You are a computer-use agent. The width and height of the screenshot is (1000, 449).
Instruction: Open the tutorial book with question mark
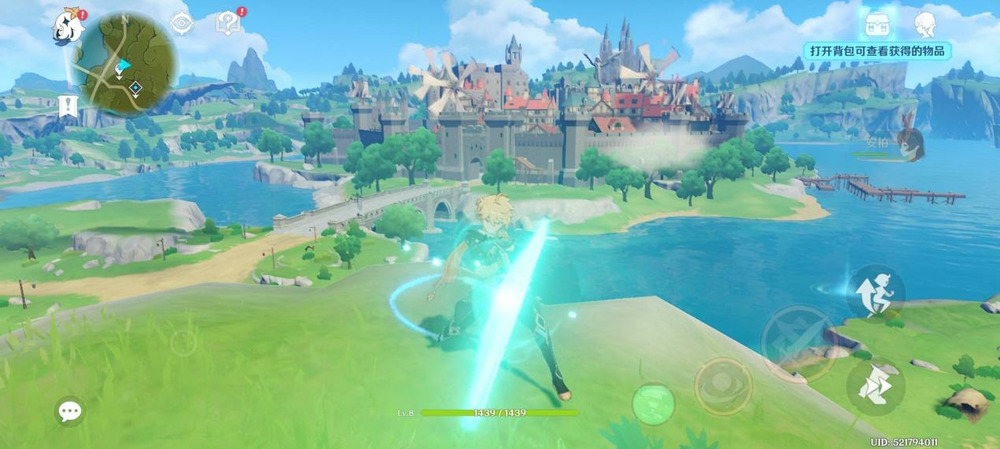(228, 22)
